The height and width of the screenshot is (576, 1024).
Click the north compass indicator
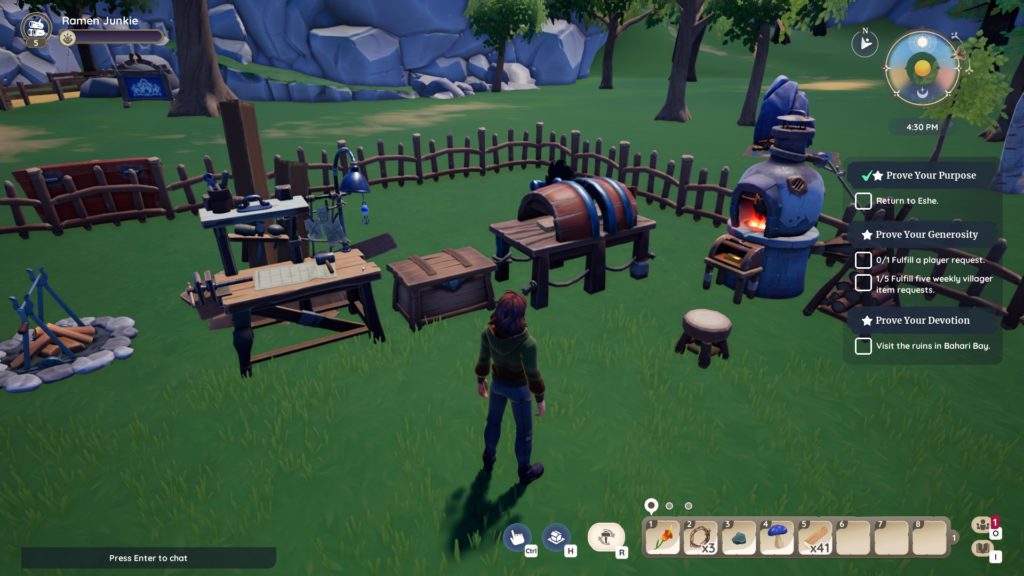[x=862, y=43]
